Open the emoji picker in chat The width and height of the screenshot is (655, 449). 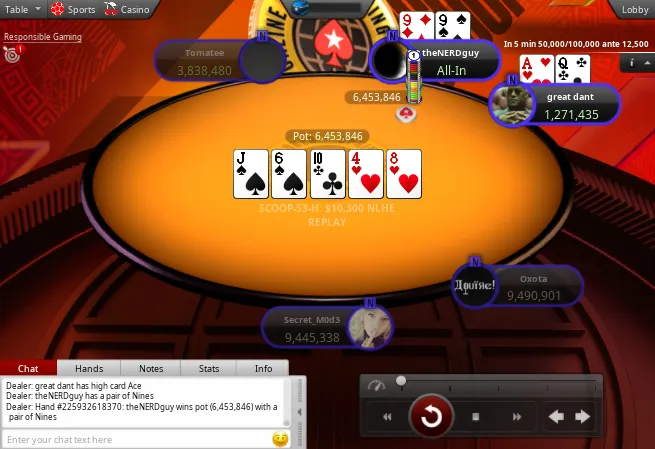[x=280, y=439]
